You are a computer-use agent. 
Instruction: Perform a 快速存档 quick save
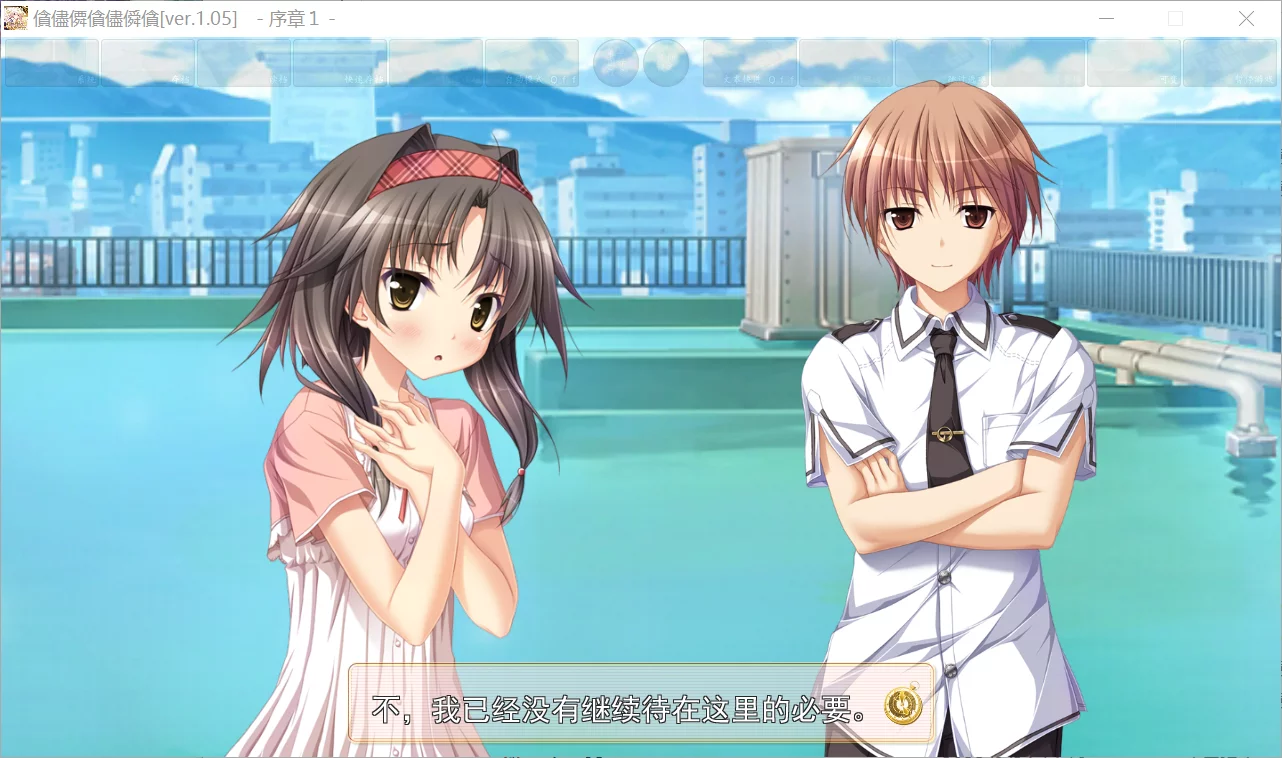tap(337, 63)
